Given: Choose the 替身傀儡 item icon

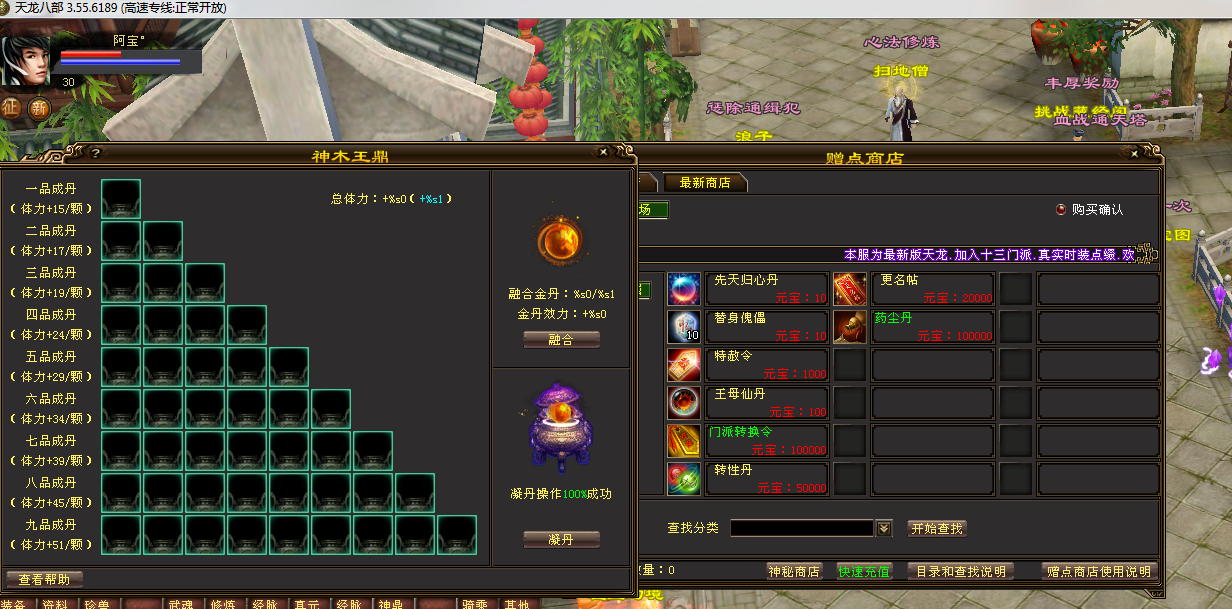Looking at the screenshot, I should click(x=684, y=327).
